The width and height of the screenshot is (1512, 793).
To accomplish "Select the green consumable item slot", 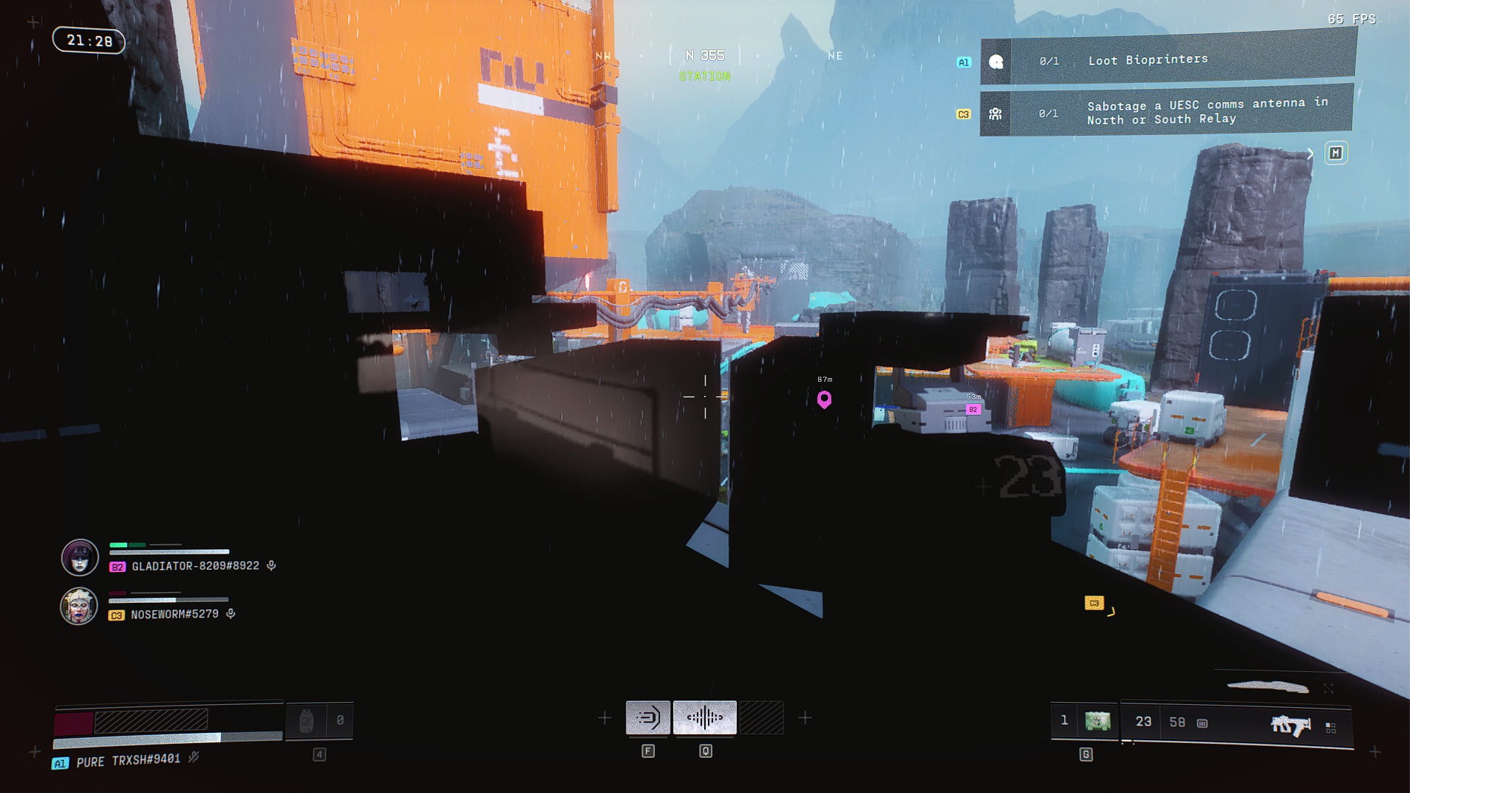I will (x=1098, y=721).
